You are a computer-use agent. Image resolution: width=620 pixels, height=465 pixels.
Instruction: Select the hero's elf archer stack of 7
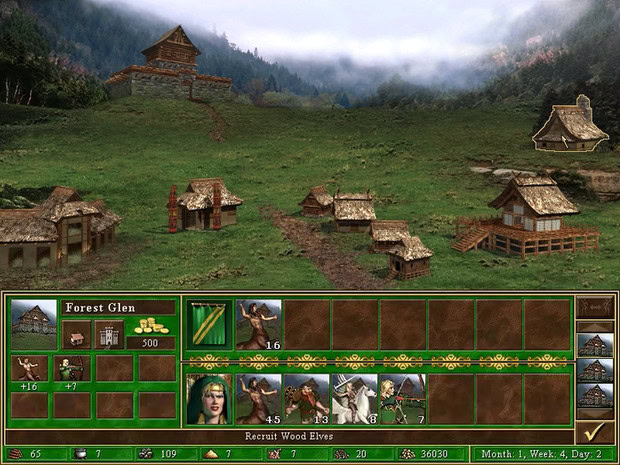click(x=402, y=399)
